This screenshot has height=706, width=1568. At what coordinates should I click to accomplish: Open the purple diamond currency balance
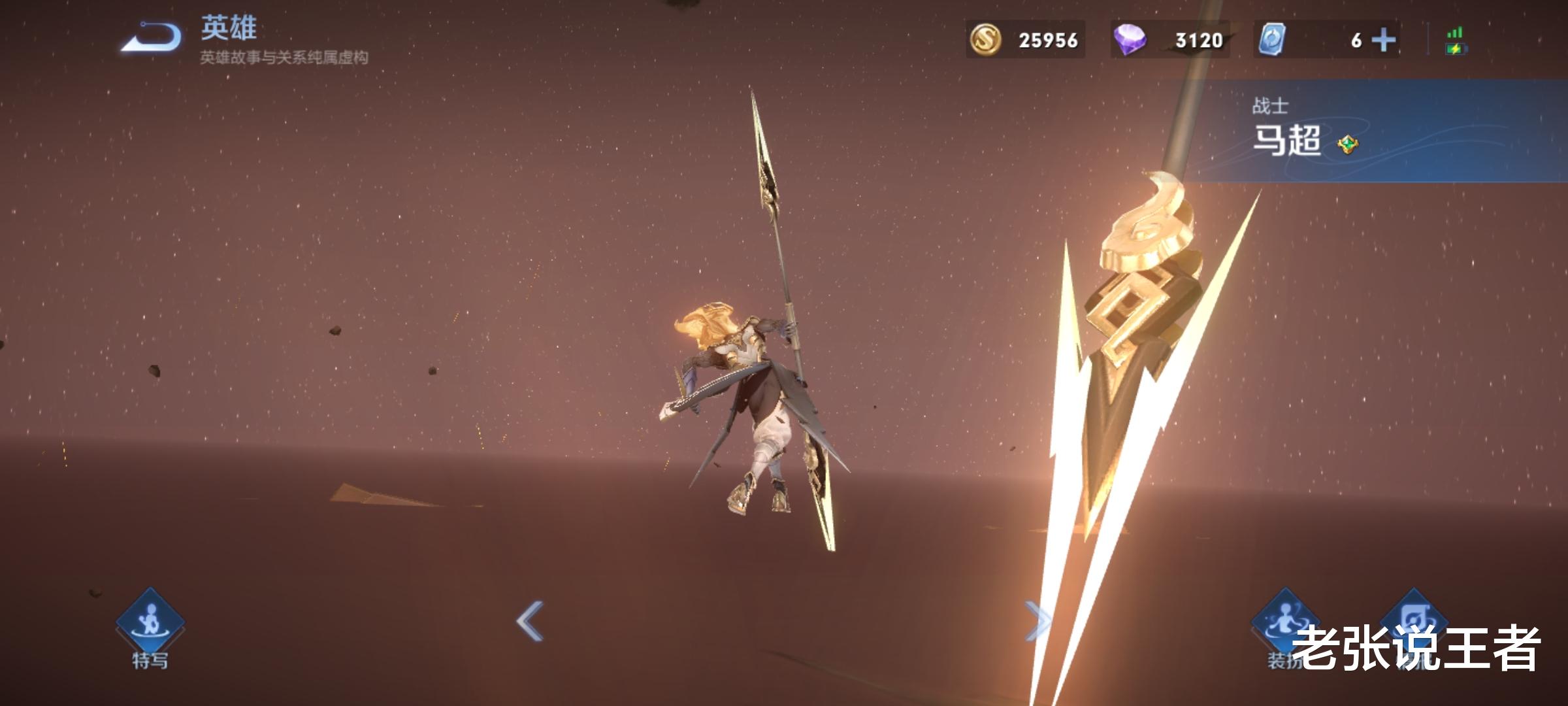click(1169, 40)
